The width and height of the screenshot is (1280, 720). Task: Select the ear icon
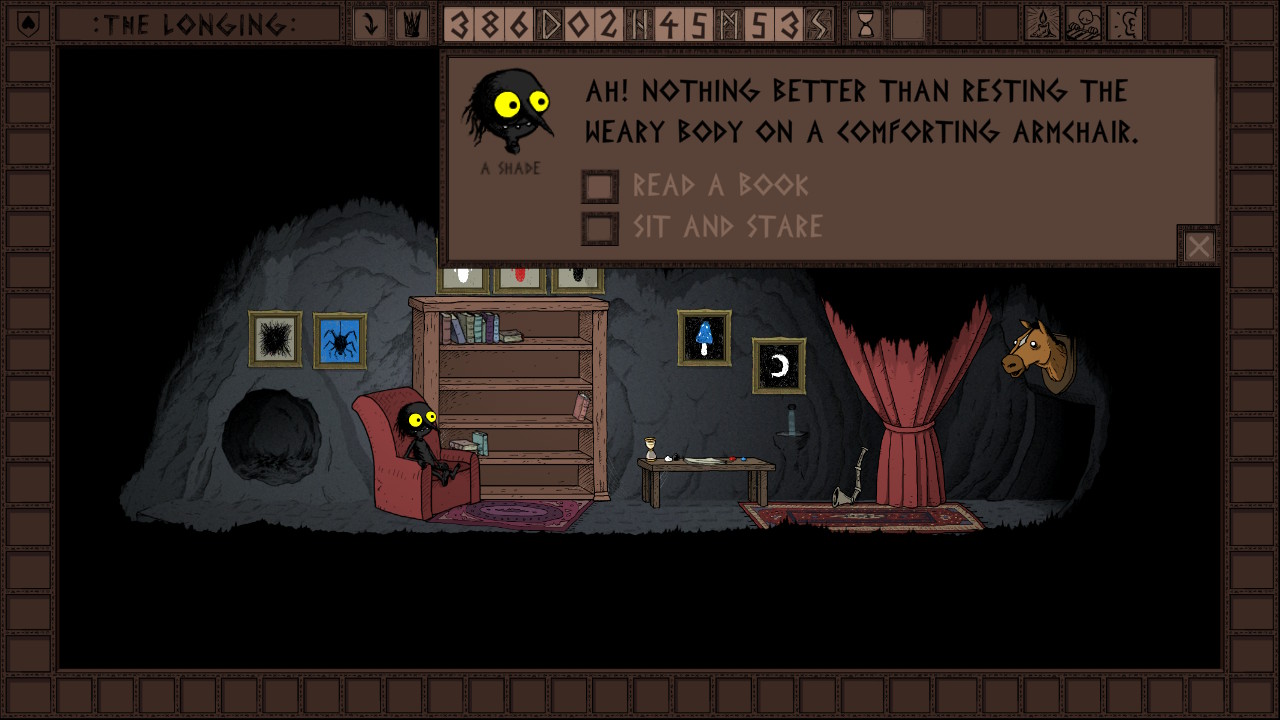point(1126,24)
